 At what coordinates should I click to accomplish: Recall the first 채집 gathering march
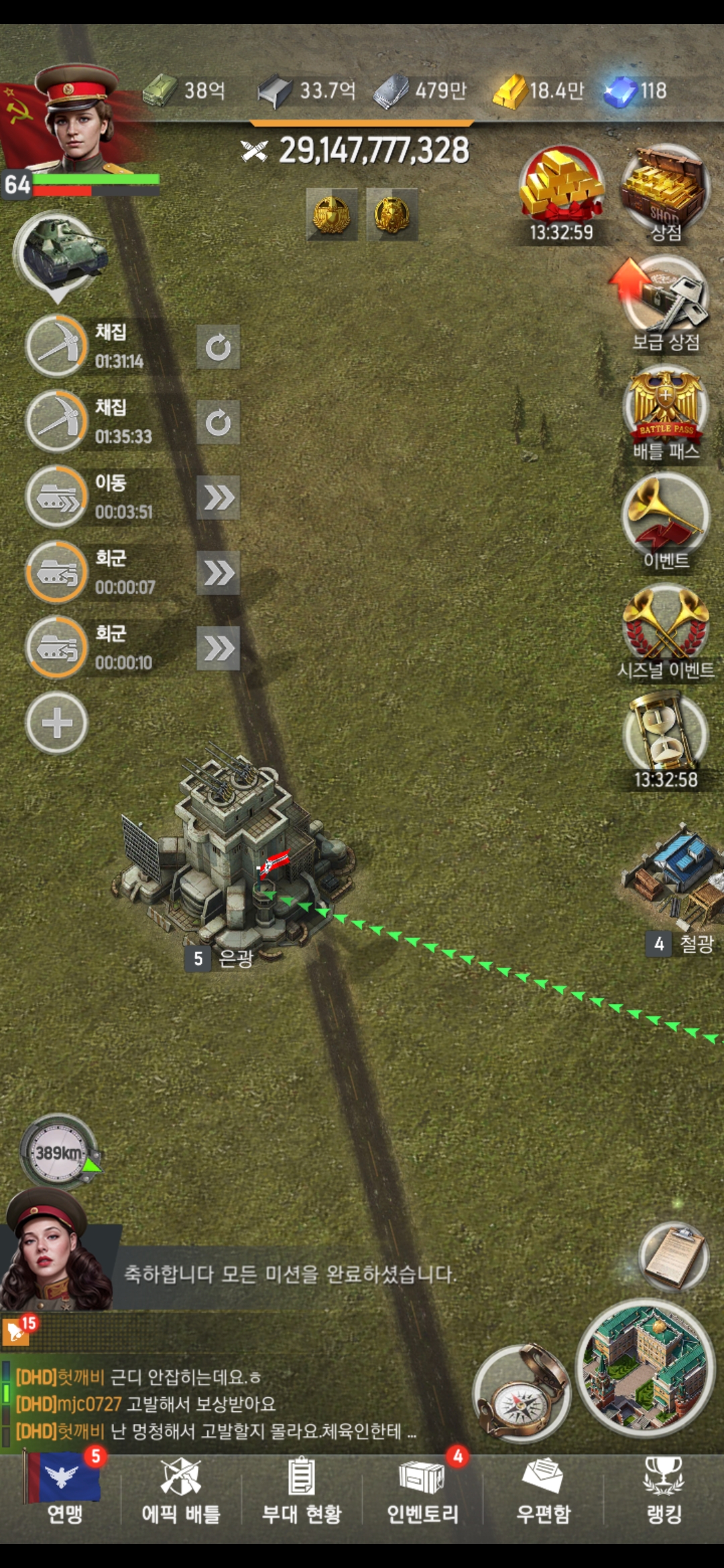pyautogui.click(x=219, y=347)
